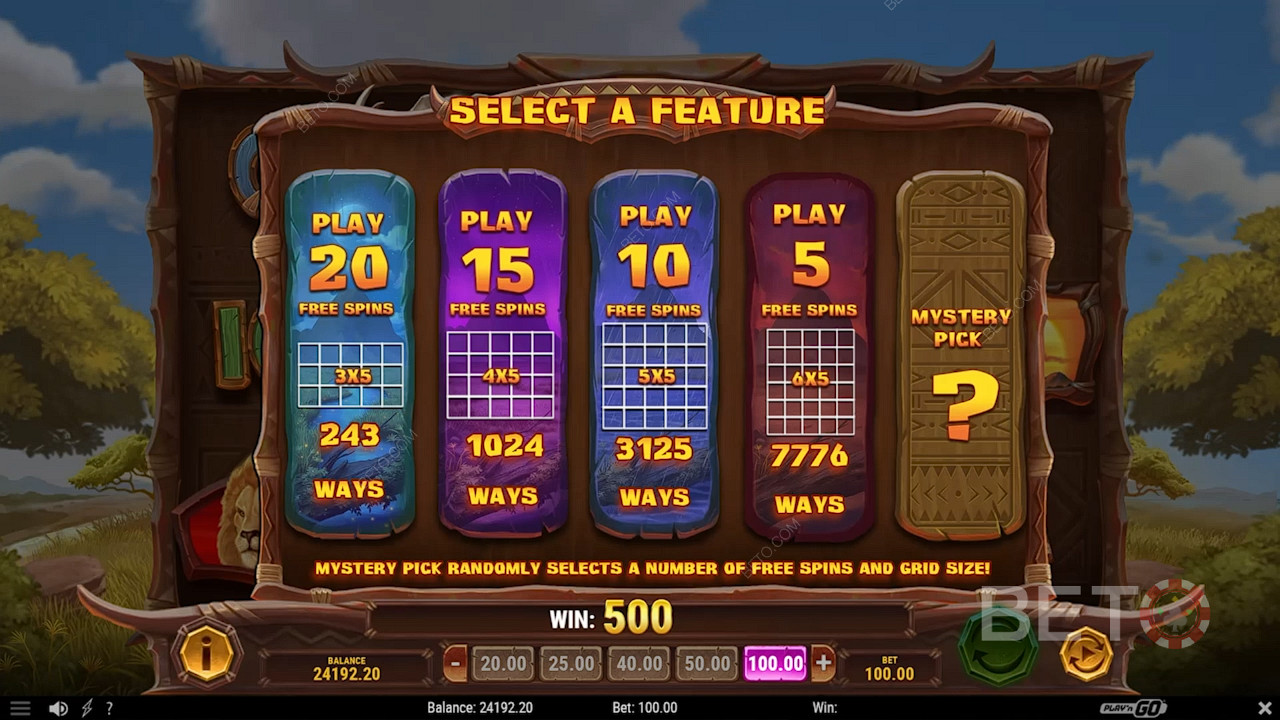
Task: Open help via the question mark icon
Action: click(109, 708)
